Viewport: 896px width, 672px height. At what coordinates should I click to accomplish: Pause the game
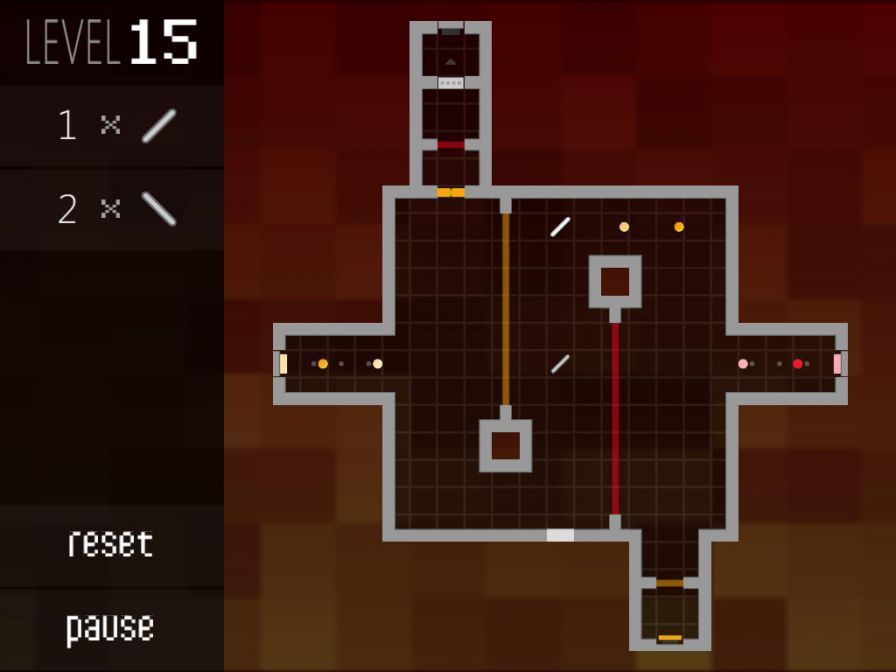tap(110, 628)
